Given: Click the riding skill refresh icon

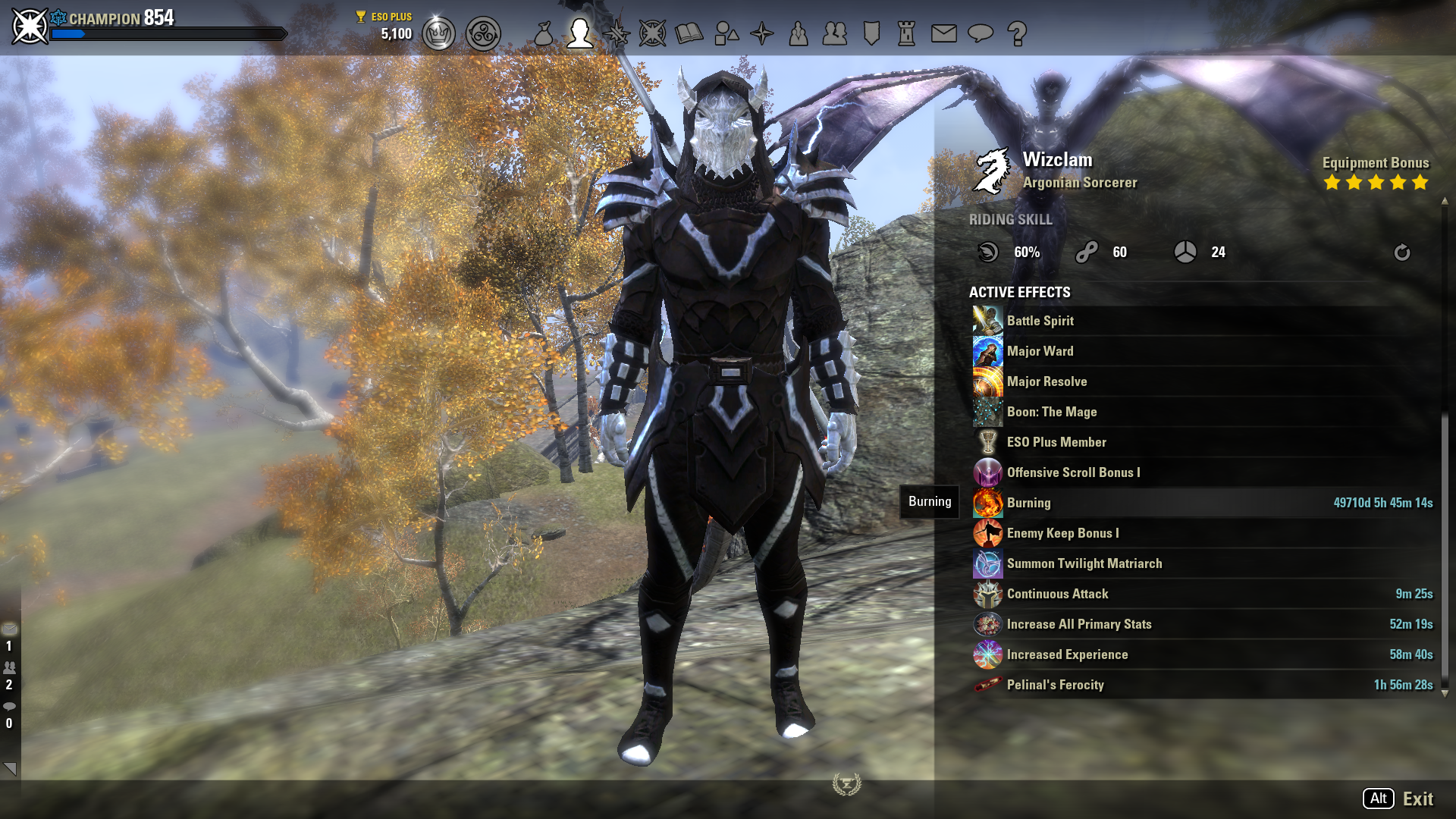Looking at the screenshot, I should (1401, 253).
